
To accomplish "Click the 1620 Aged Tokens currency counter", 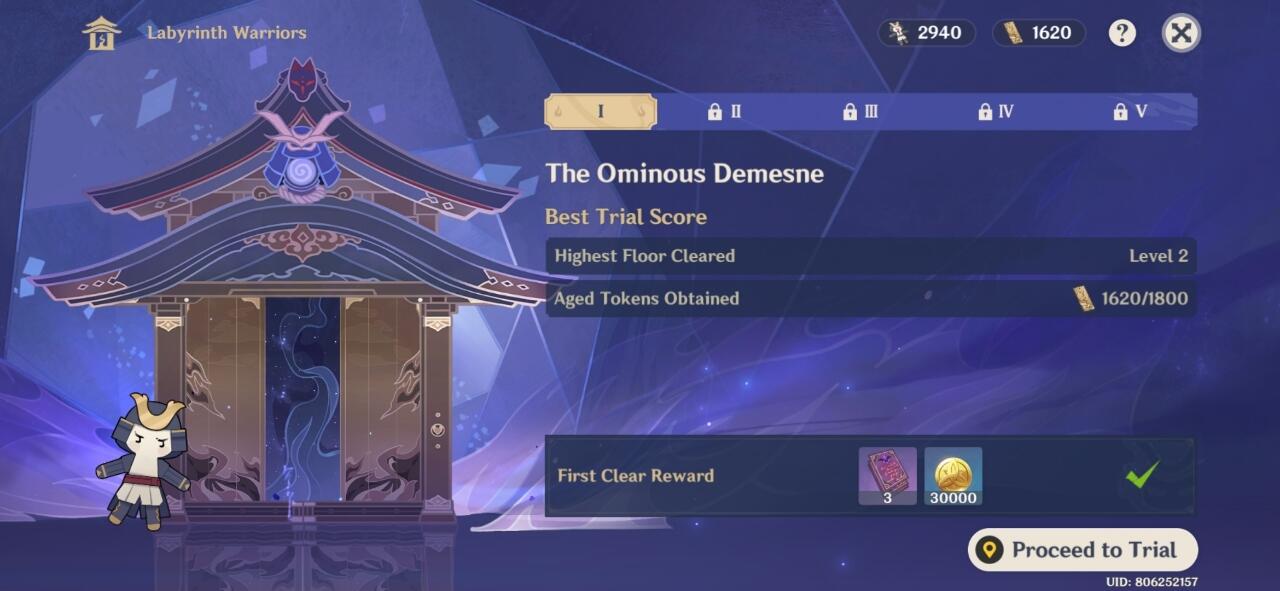I will coord(1039,33).
